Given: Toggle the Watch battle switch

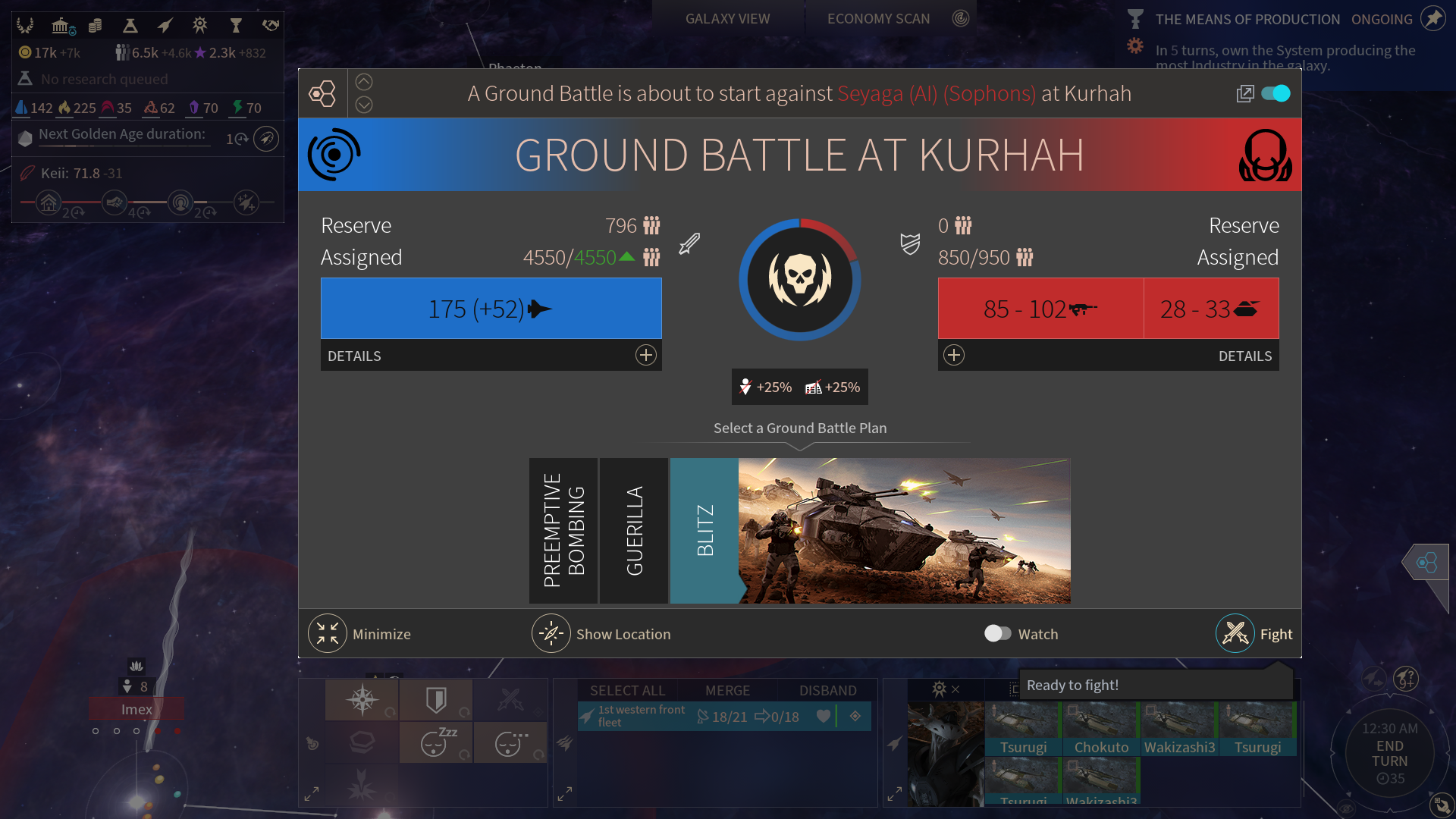Looking at the screenshot, I should click(997, 633).
